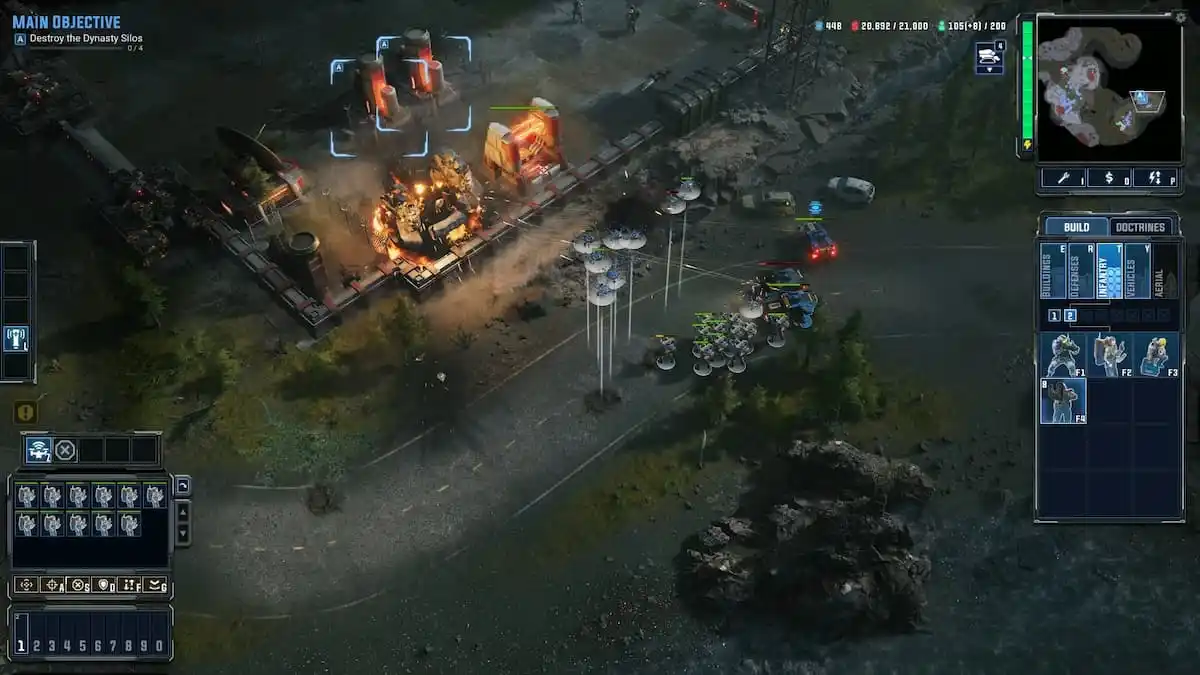
Task: Activate the wrench repair mode button
Action: [1062, 178]
